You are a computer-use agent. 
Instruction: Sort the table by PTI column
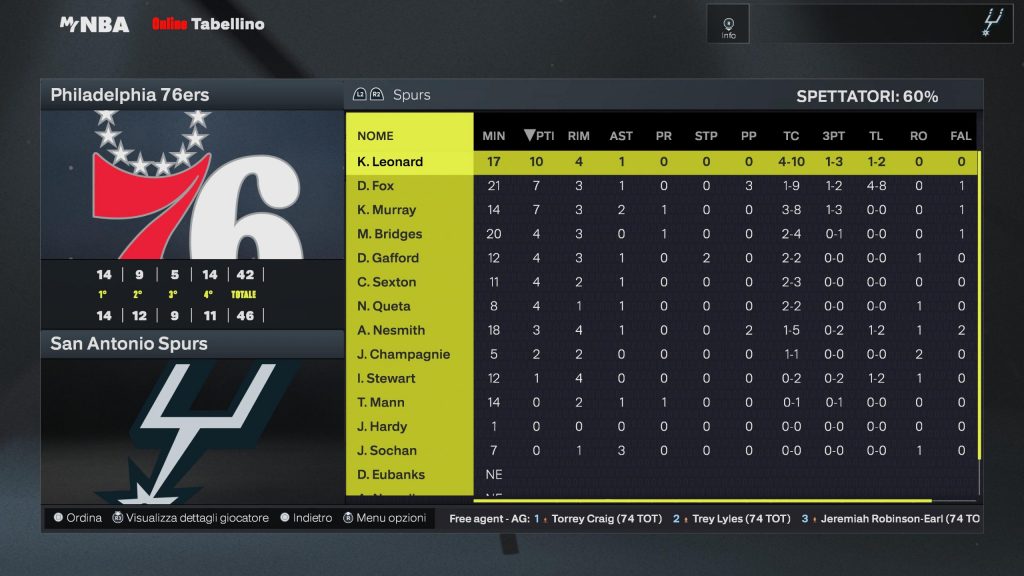point(539,136)
